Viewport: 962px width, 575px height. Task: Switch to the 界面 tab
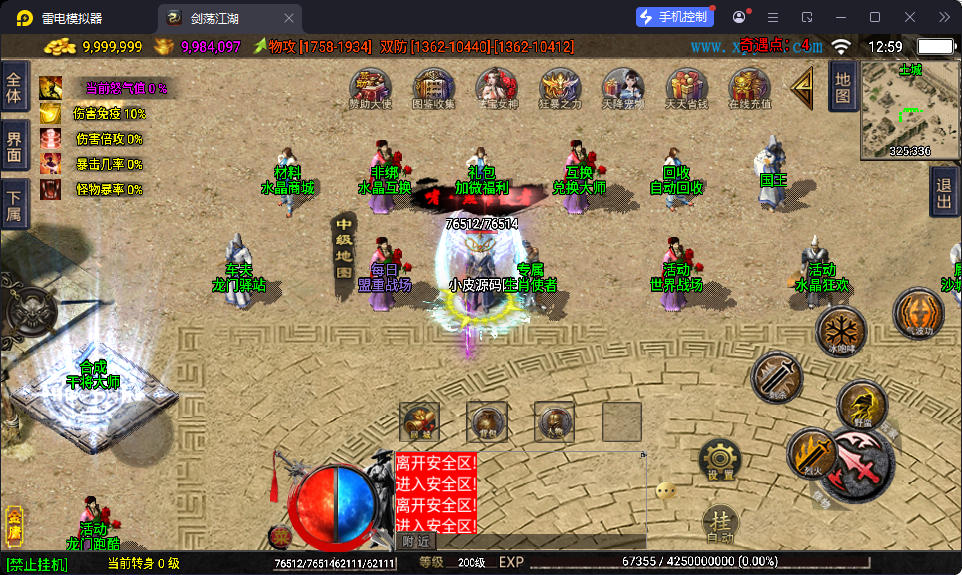(x=14, y=146)
